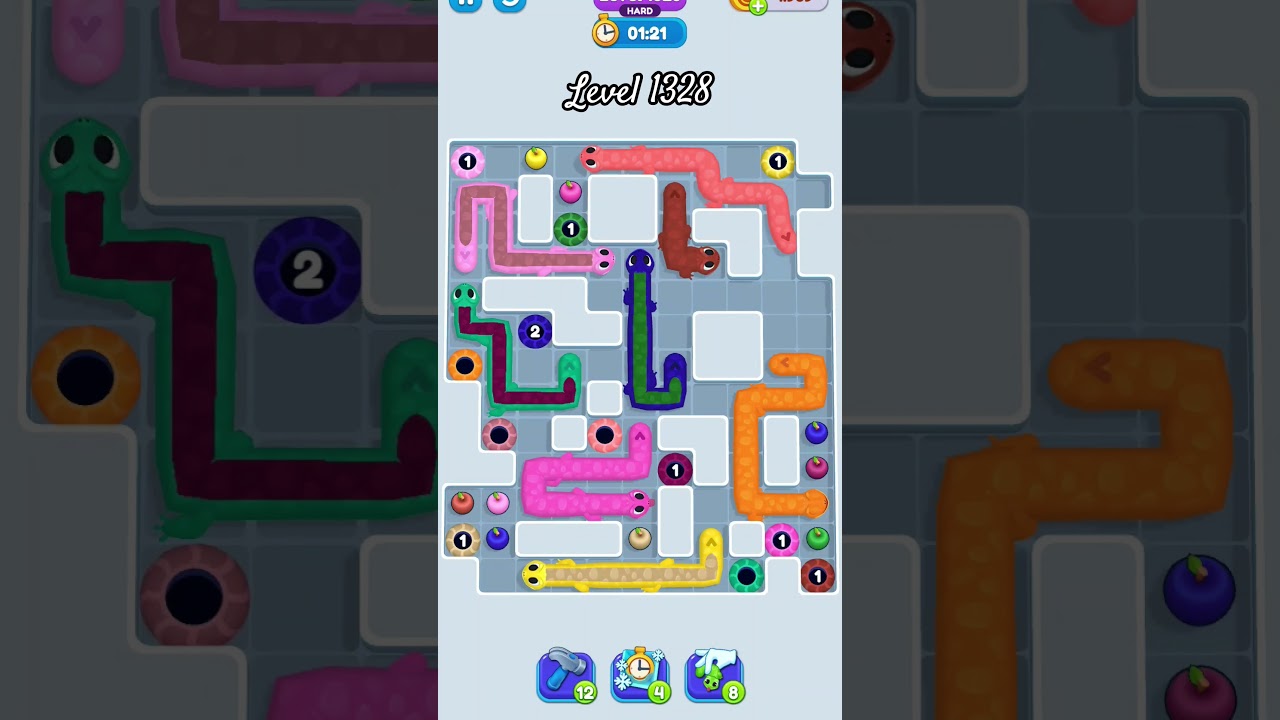The height and width of the screenshot is (720, 1280).
Task: Tap the 01:21 countdown timer
Action: tap(650, 32)
